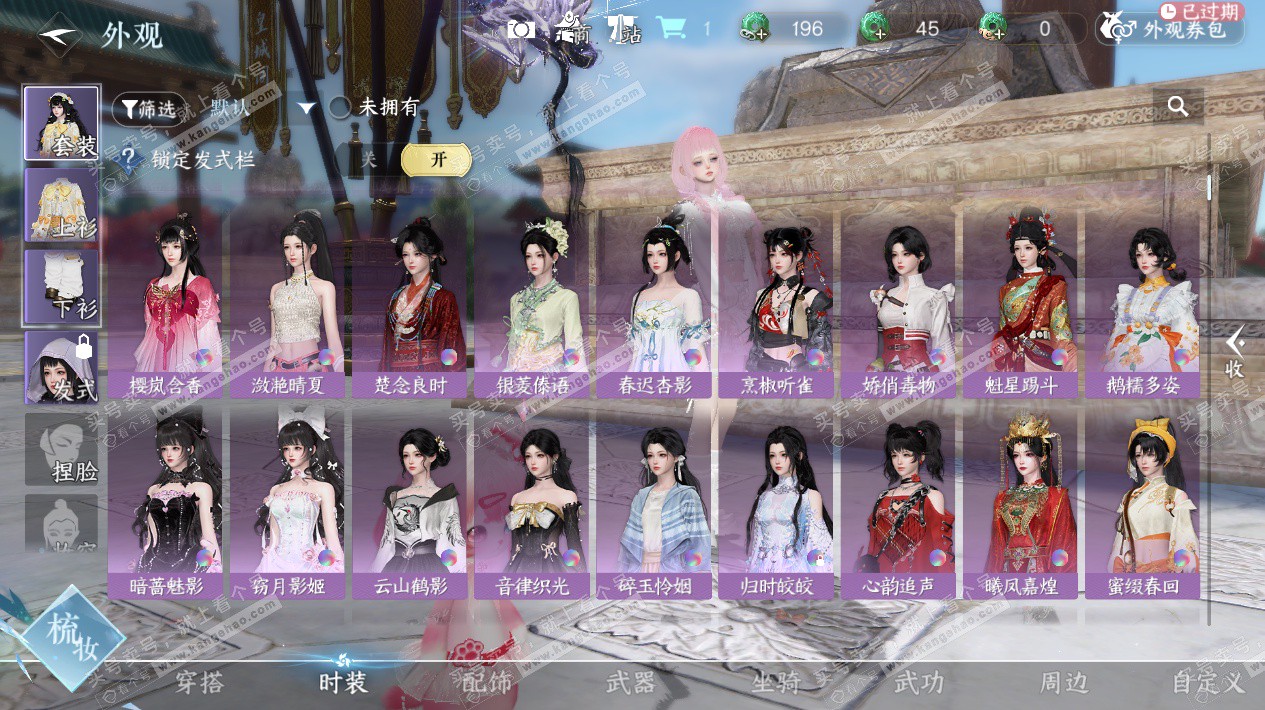The image size is (1265, 710).
Task: Open the 捏脸 face category
Action: coord(62,450)
